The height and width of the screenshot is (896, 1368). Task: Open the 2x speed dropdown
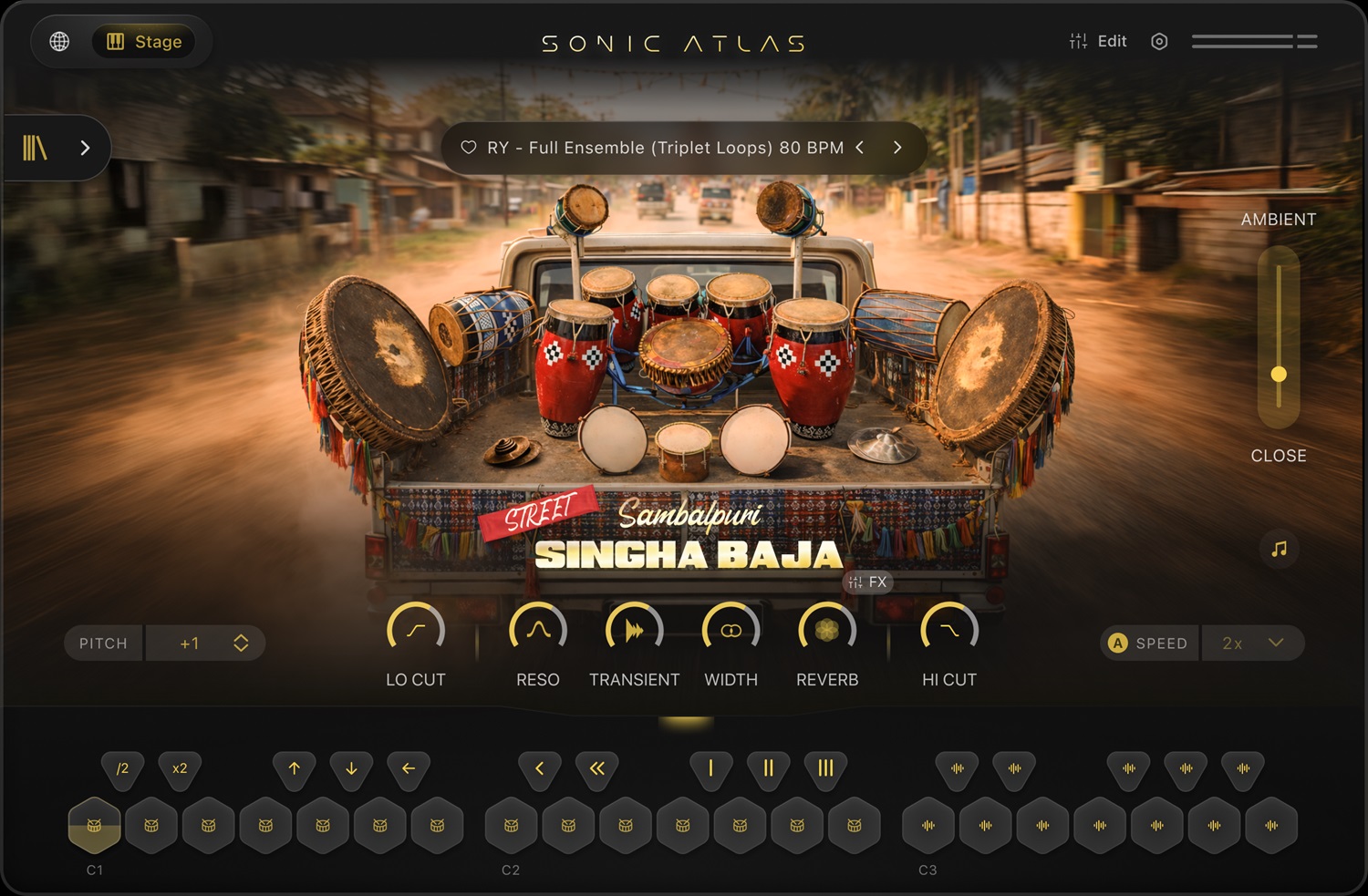(x=1254, y=643)
